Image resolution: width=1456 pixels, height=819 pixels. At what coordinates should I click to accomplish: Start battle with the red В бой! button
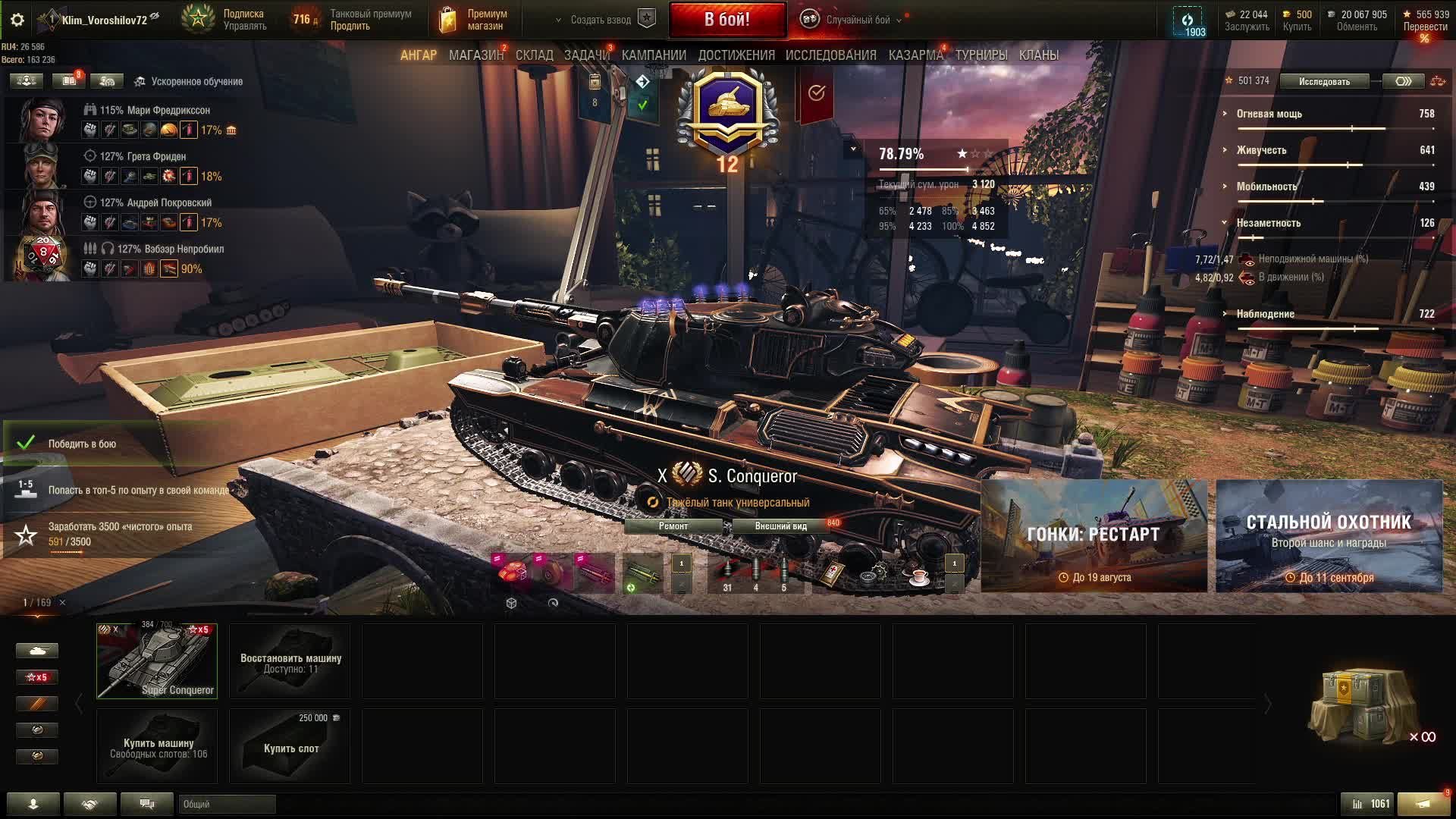(x=726, y=20)
